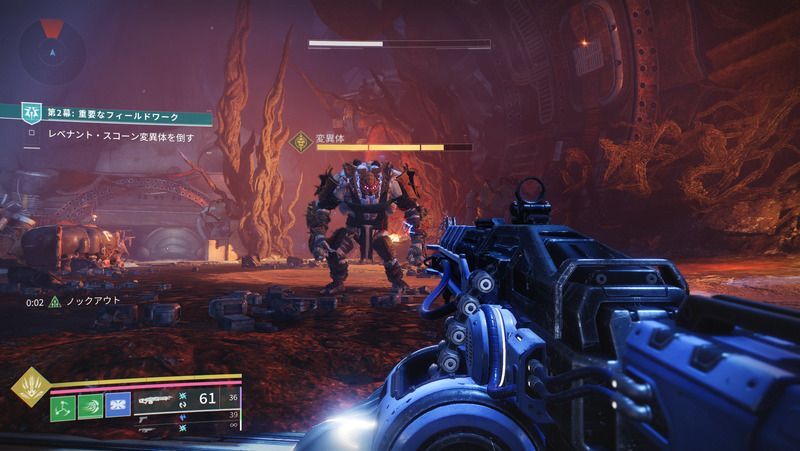Image resolution: width=800 pixels, height=451 pixels.
Task: Activate the blue class ability icon
Action: [119, 404]
